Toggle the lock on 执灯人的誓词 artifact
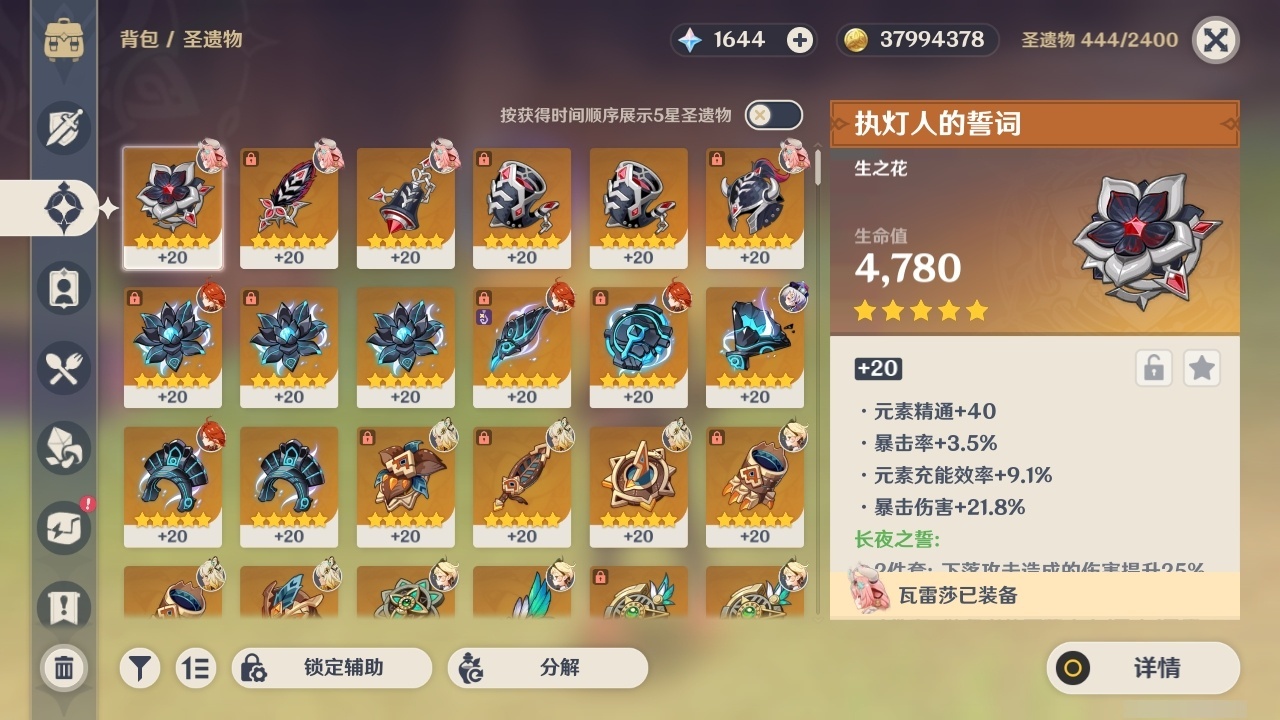The height and width of the screenshot is (720, 1280). click(1152, 368)
